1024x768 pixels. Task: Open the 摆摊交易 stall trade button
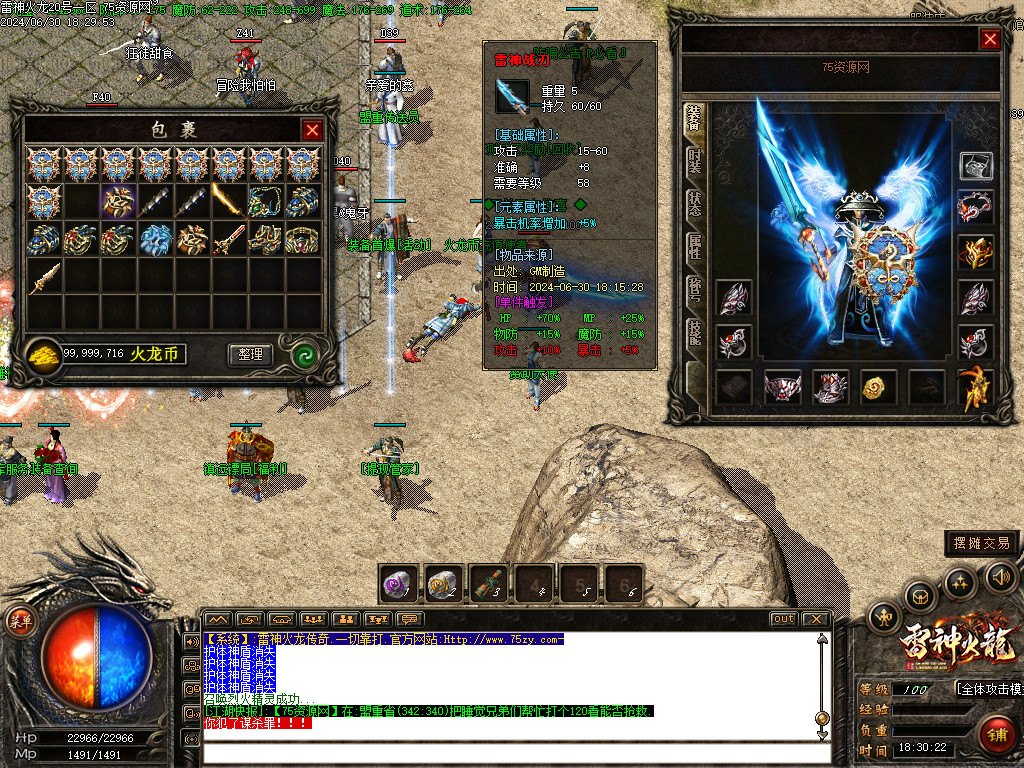[982, 543]
